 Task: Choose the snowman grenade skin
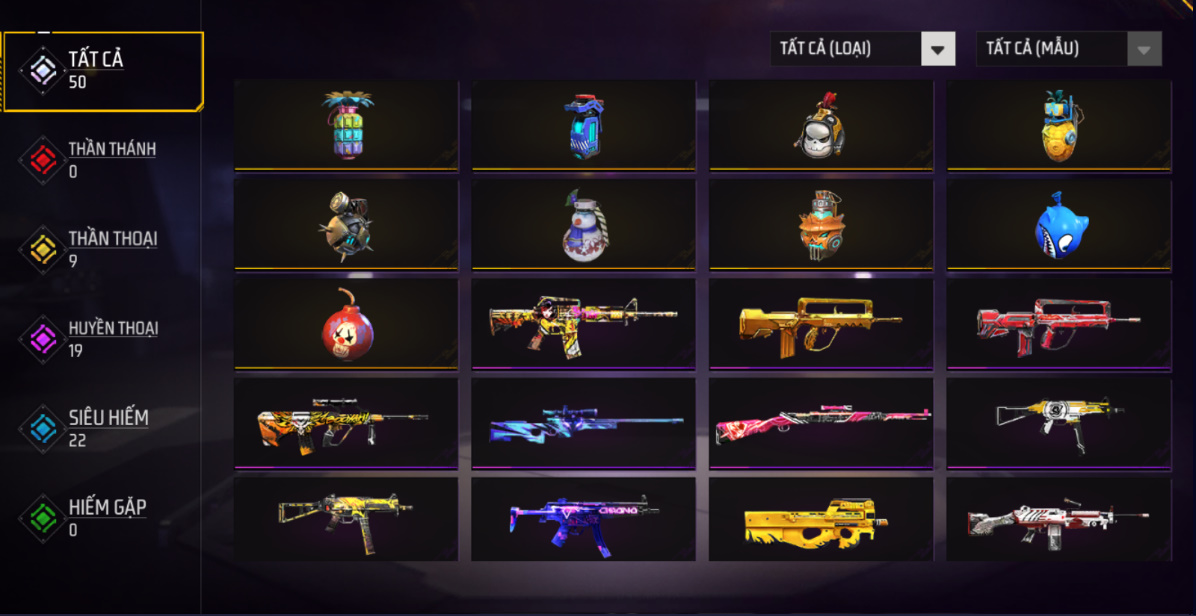click(584, 224)
